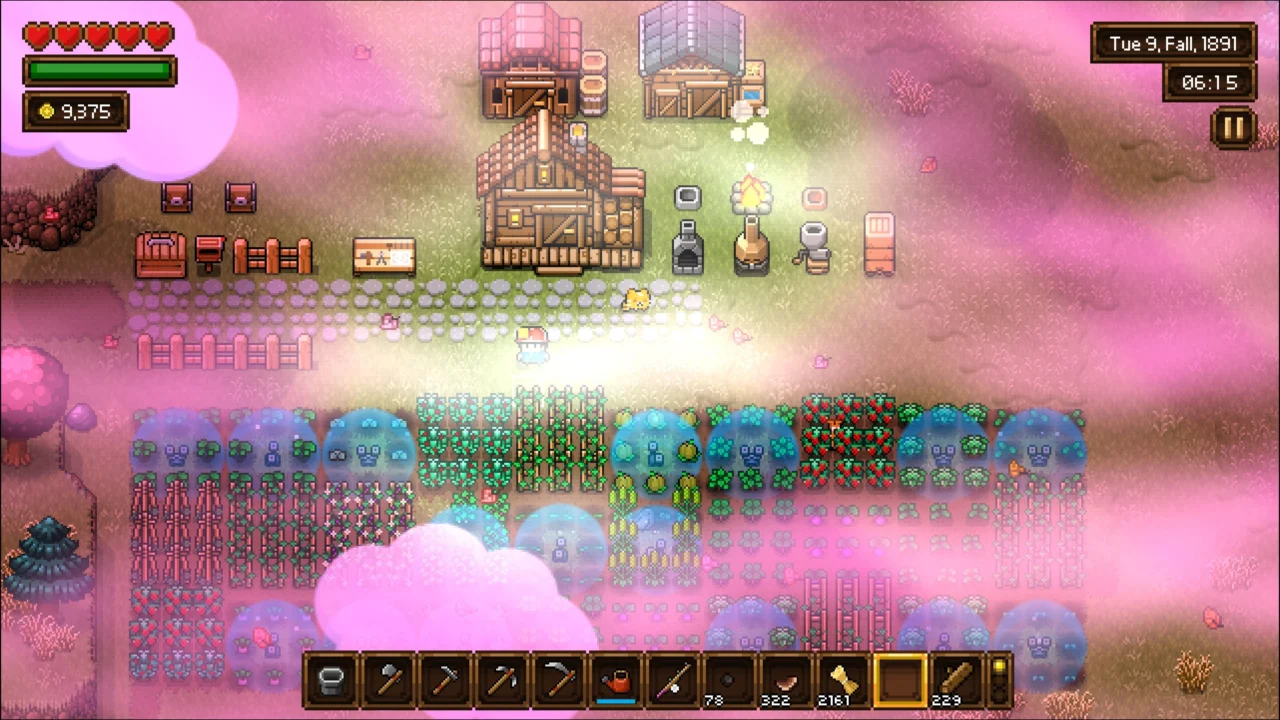
Task: Choose the item stack of 322
Action: pyautogui.click(x=787, y=681)
